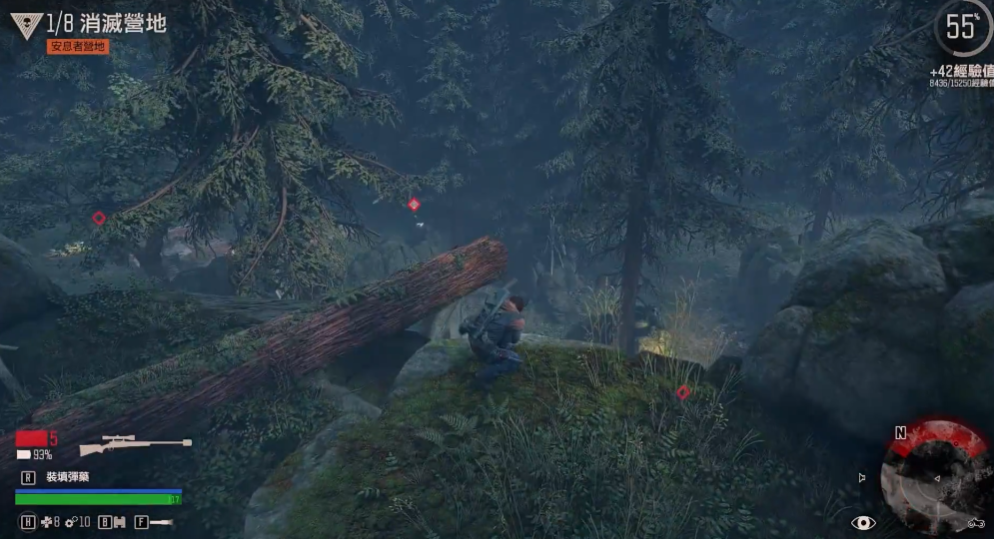
Task: Click the scrap parts gear icon
Action: click(x=72, y=521)
